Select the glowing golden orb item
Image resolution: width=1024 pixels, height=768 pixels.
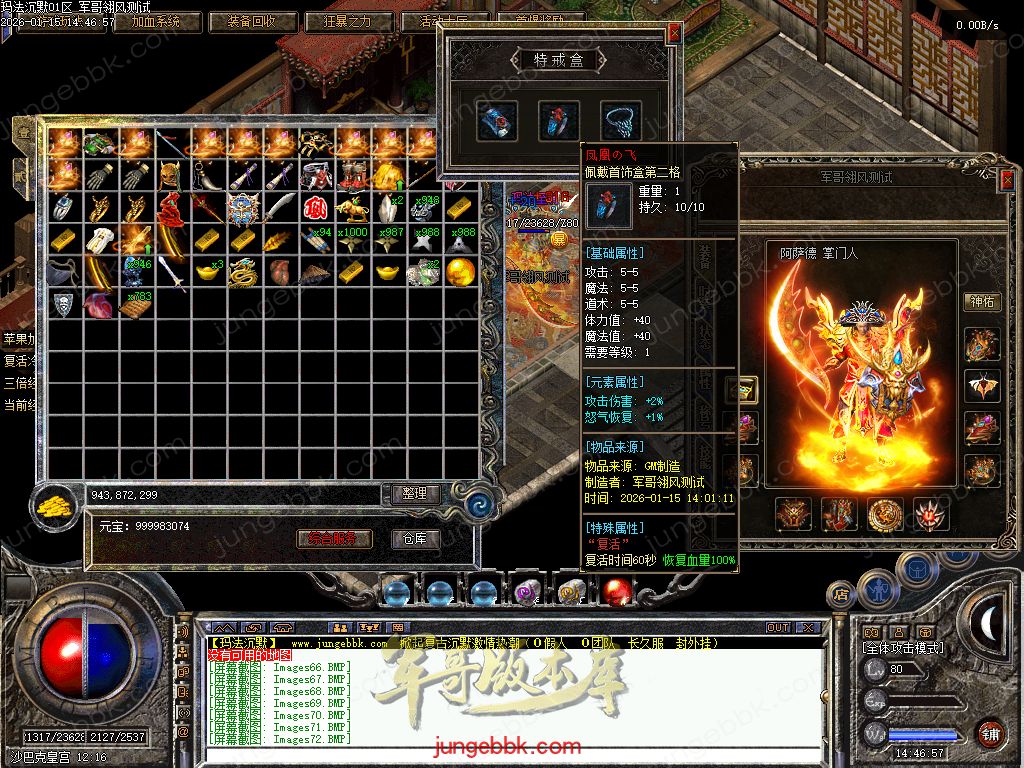click(460, 271)
